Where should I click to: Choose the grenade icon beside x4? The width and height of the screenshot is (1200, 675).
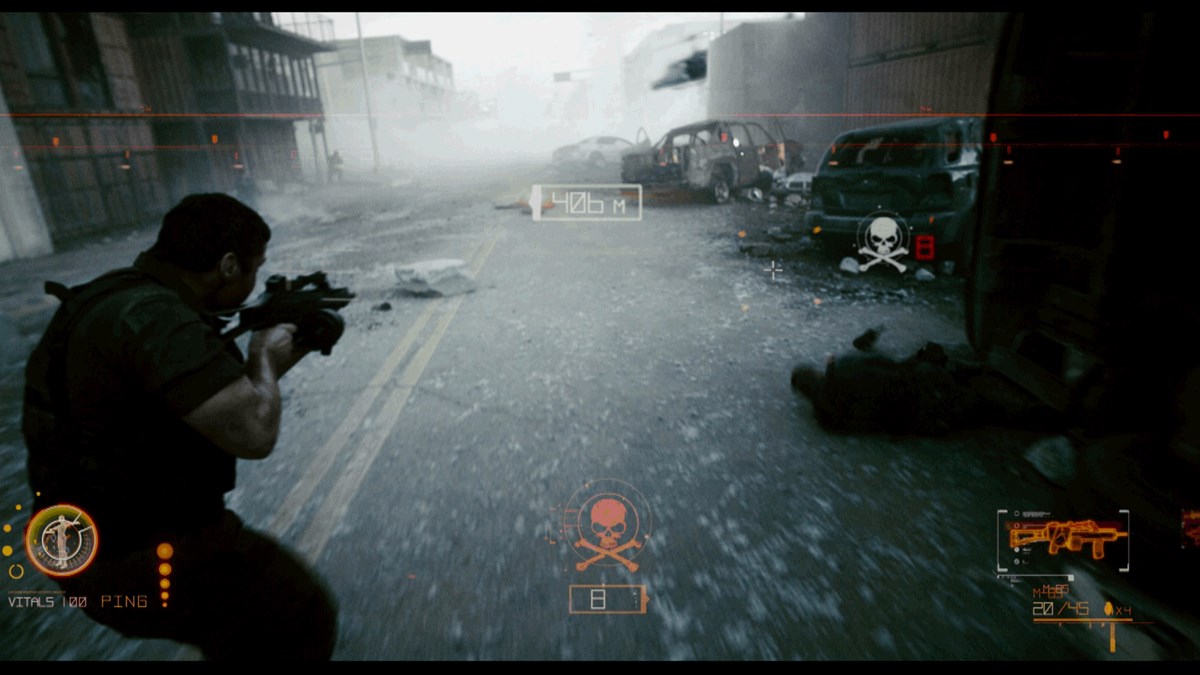tap(1108, 609)
